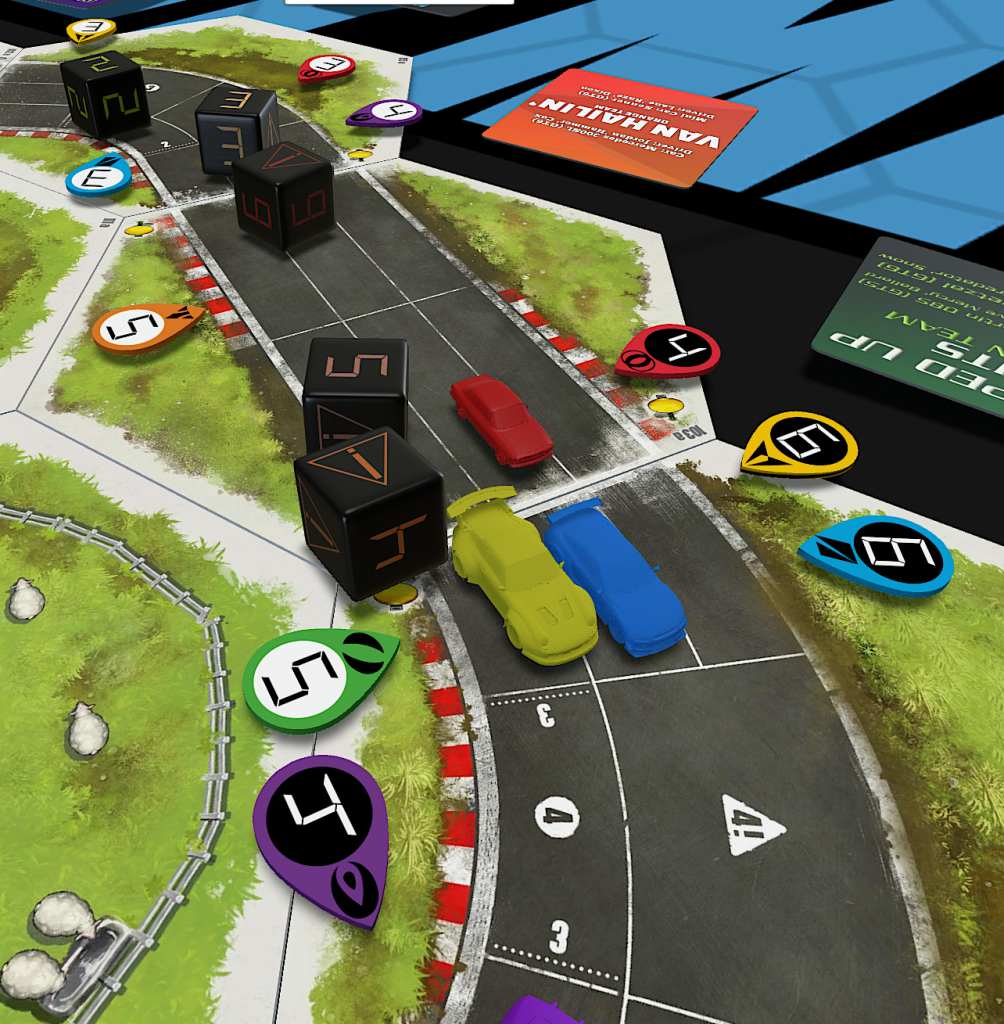Pick the red race car

point(501,420)
